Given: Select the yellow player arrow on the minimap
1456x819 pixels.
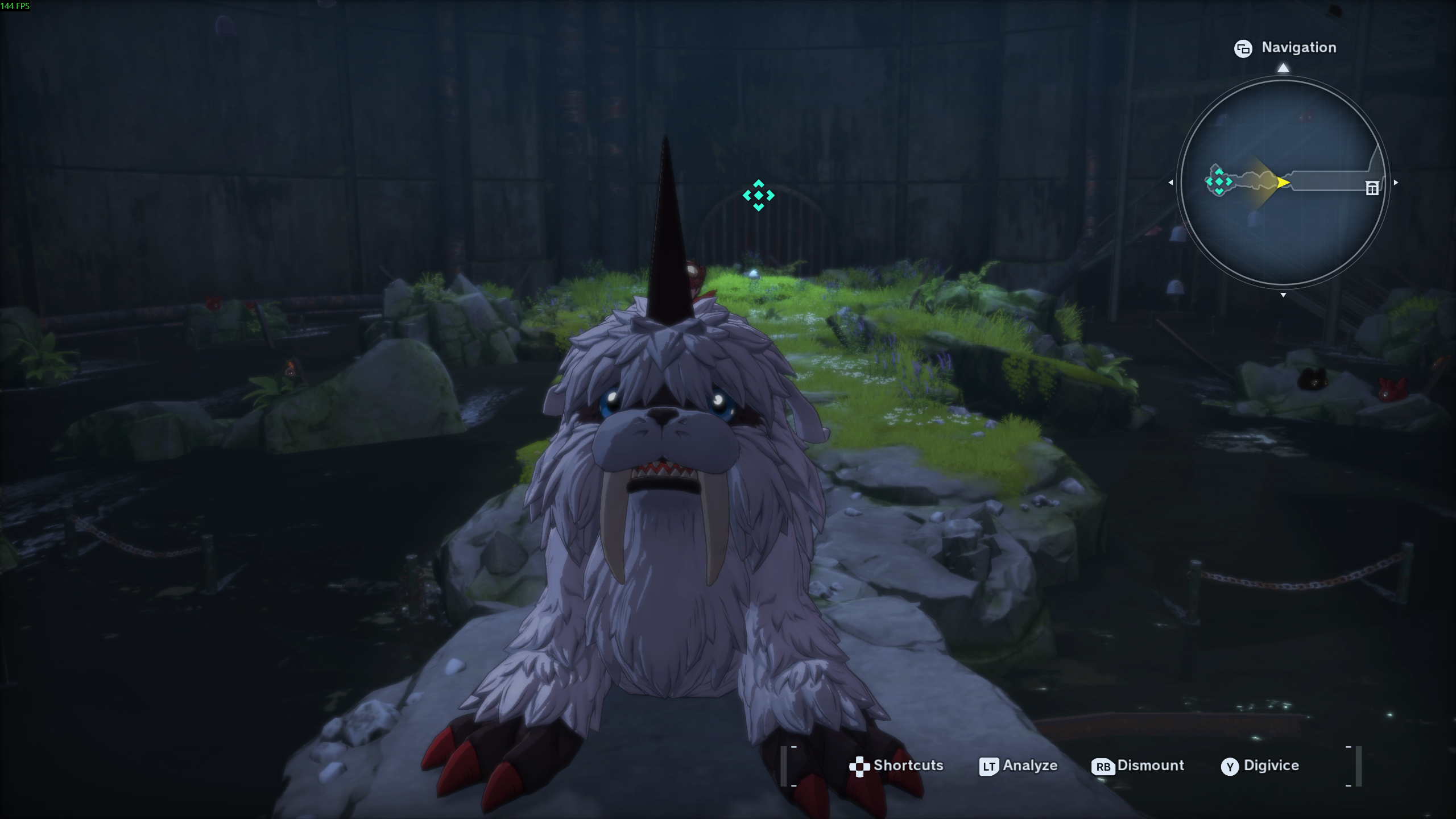Looking at the screenshot, I should tap(1283, 183).
